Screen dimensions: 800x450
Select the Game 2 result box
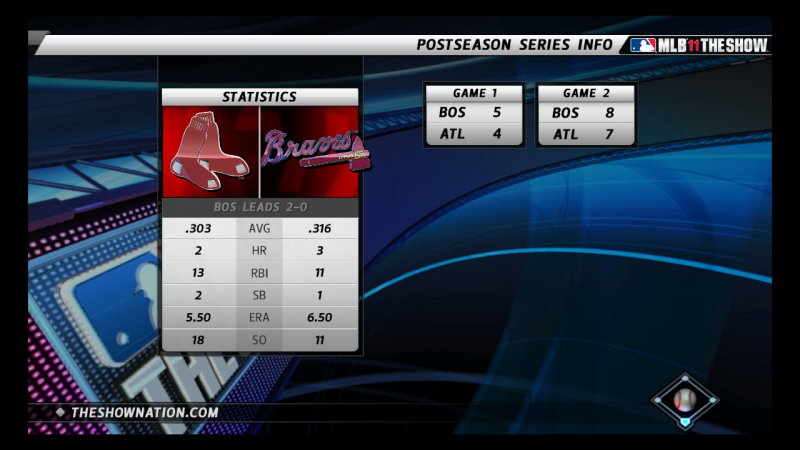(586, 115)
